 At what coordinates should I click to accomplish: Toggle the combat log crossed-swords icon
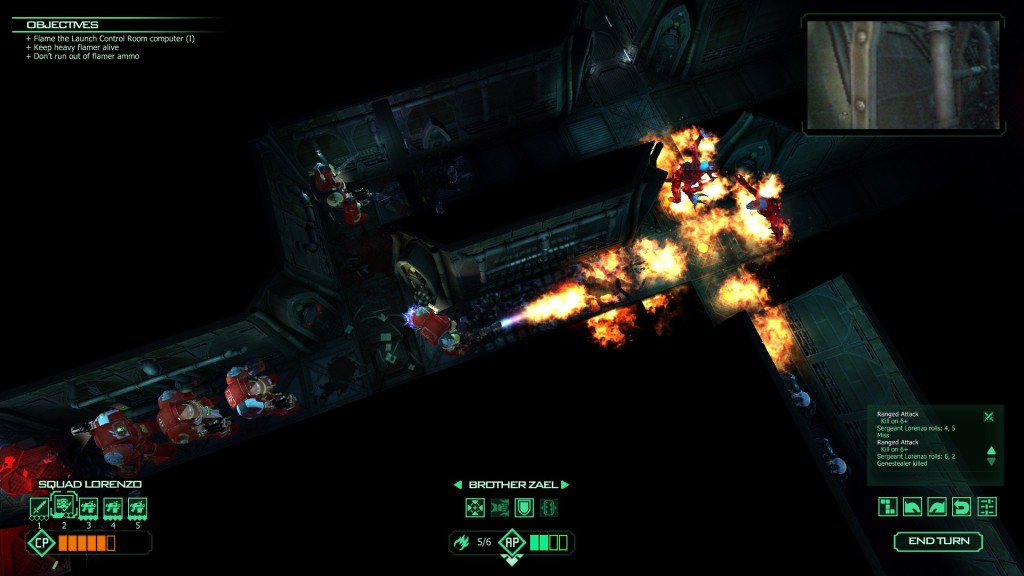coord(988,417)
